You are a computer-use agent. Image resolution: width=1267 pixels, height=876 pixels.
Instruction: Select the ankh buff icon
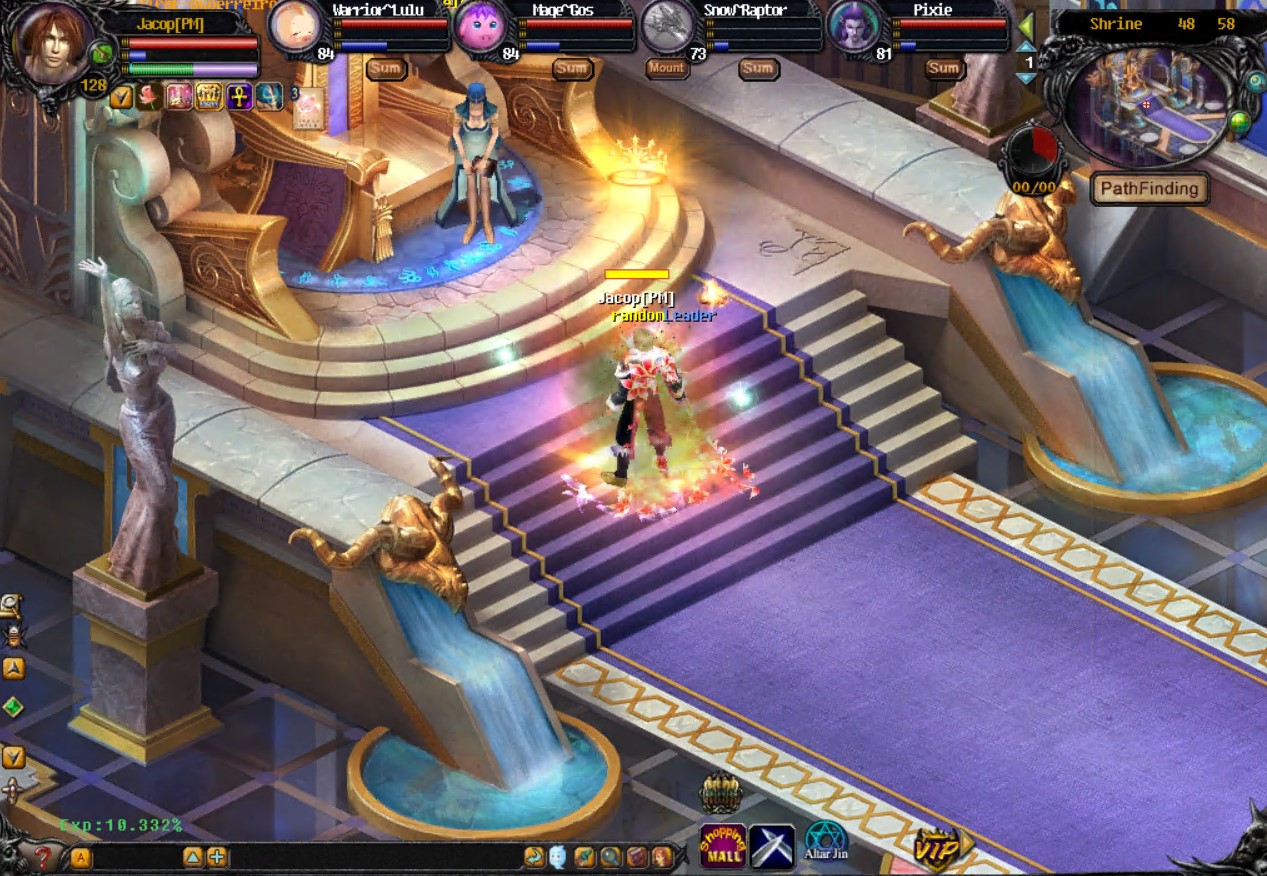click(239, 96)
